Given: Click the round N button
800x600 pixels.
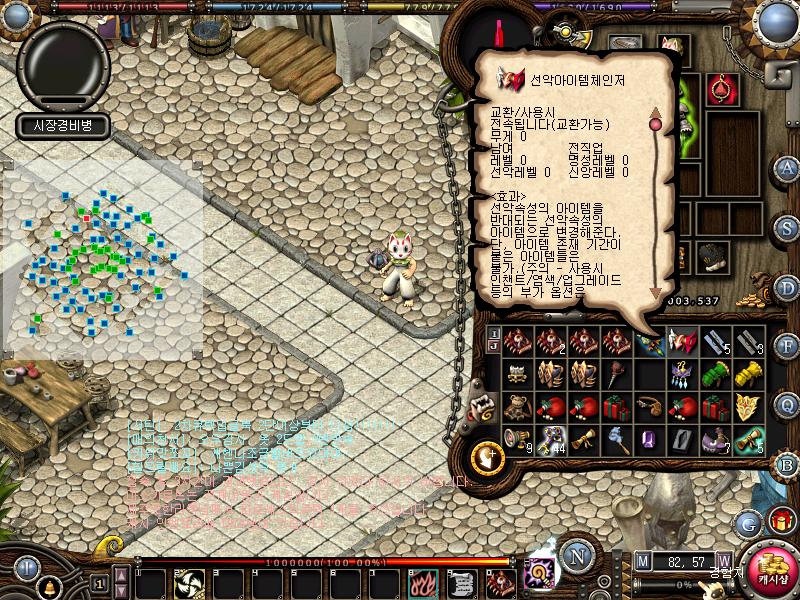Looking at the screenshot, I should 577,556.
